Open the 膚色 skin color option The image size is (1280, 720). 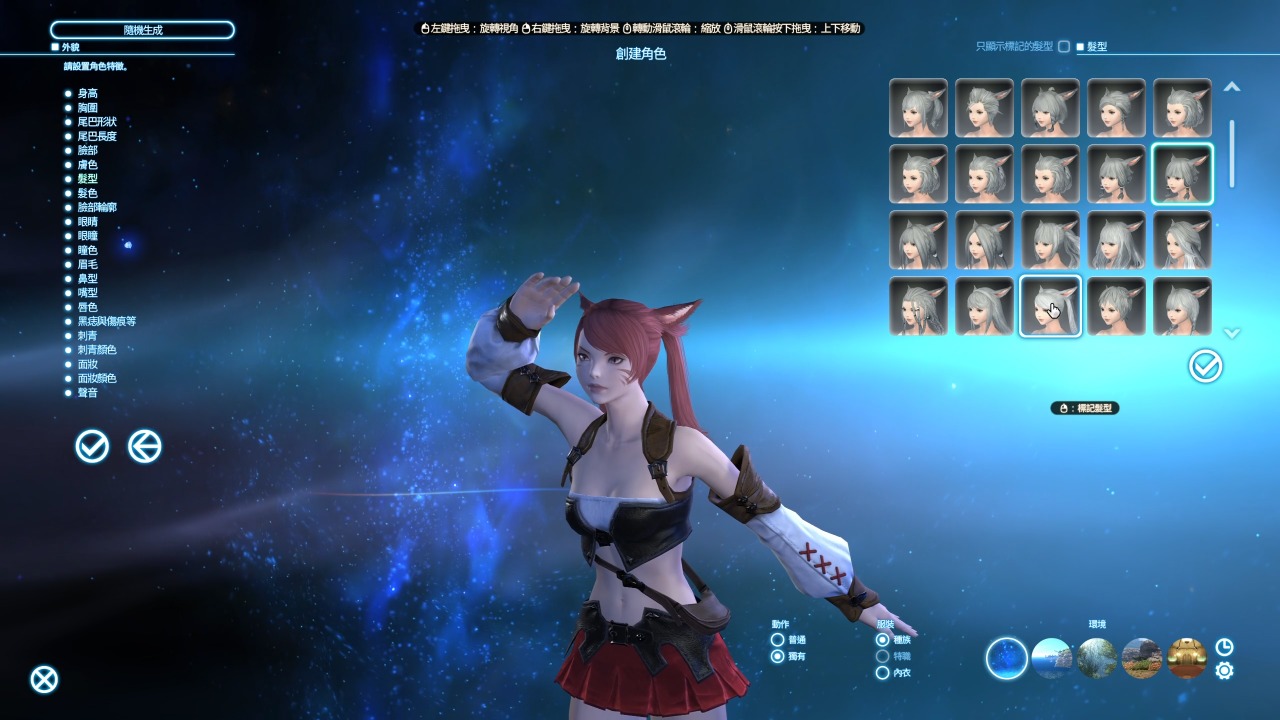pyautogui.click(x=87, y=164)
